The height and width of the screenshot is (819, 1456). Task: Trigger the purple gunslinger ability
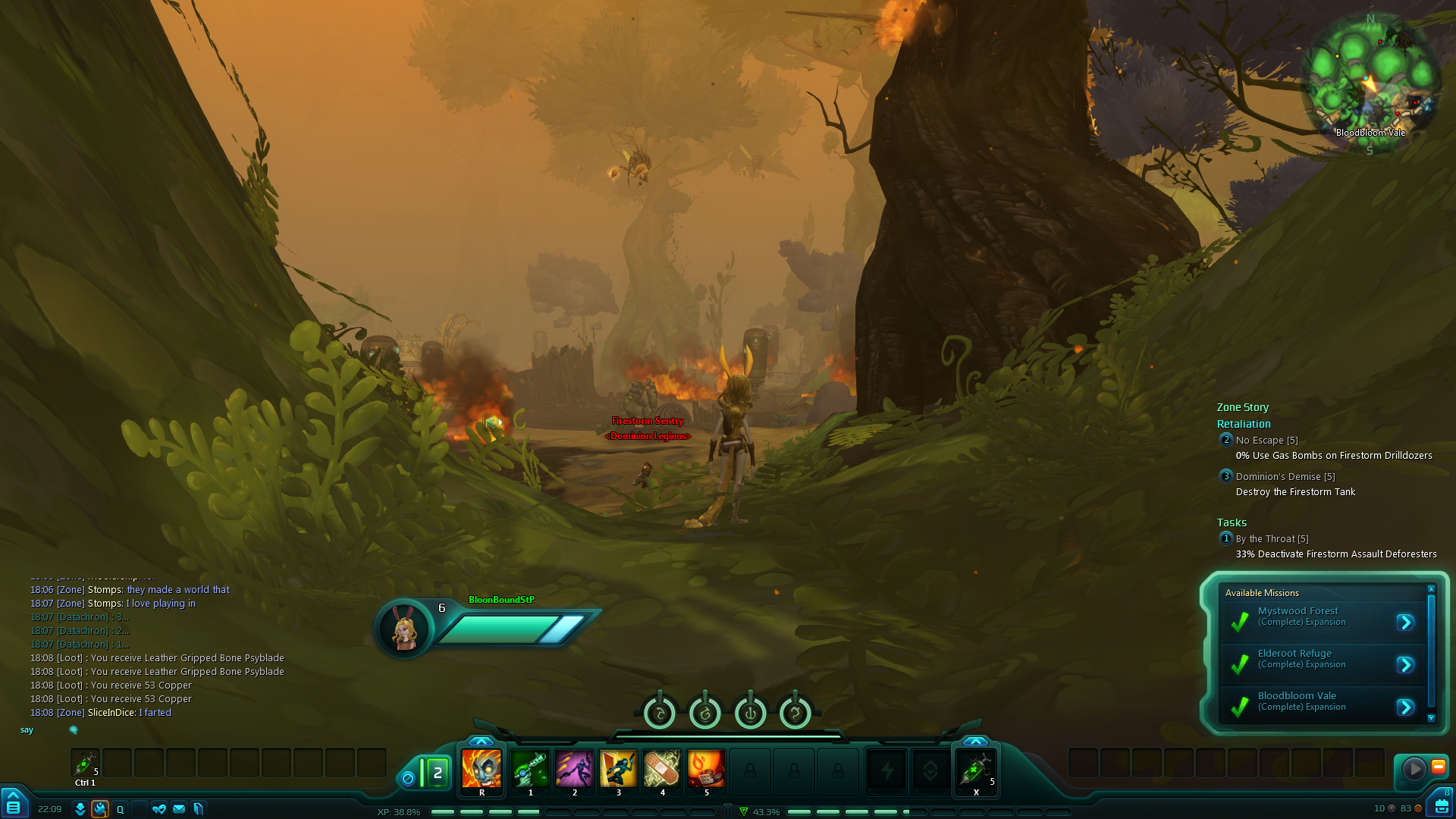[574, 769]
